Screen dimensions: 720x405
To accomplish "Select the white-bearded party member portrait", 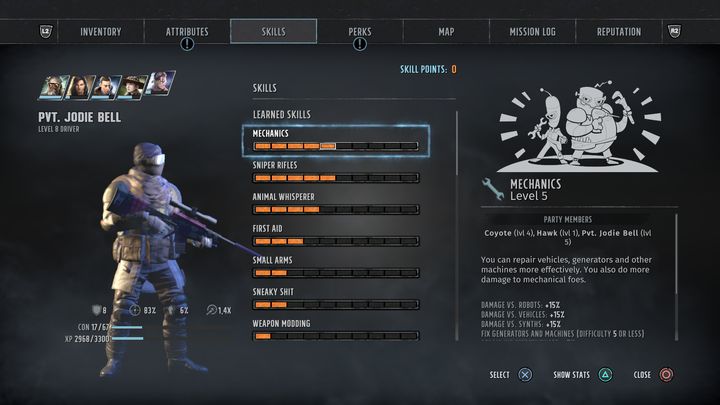I will [52, 88].
